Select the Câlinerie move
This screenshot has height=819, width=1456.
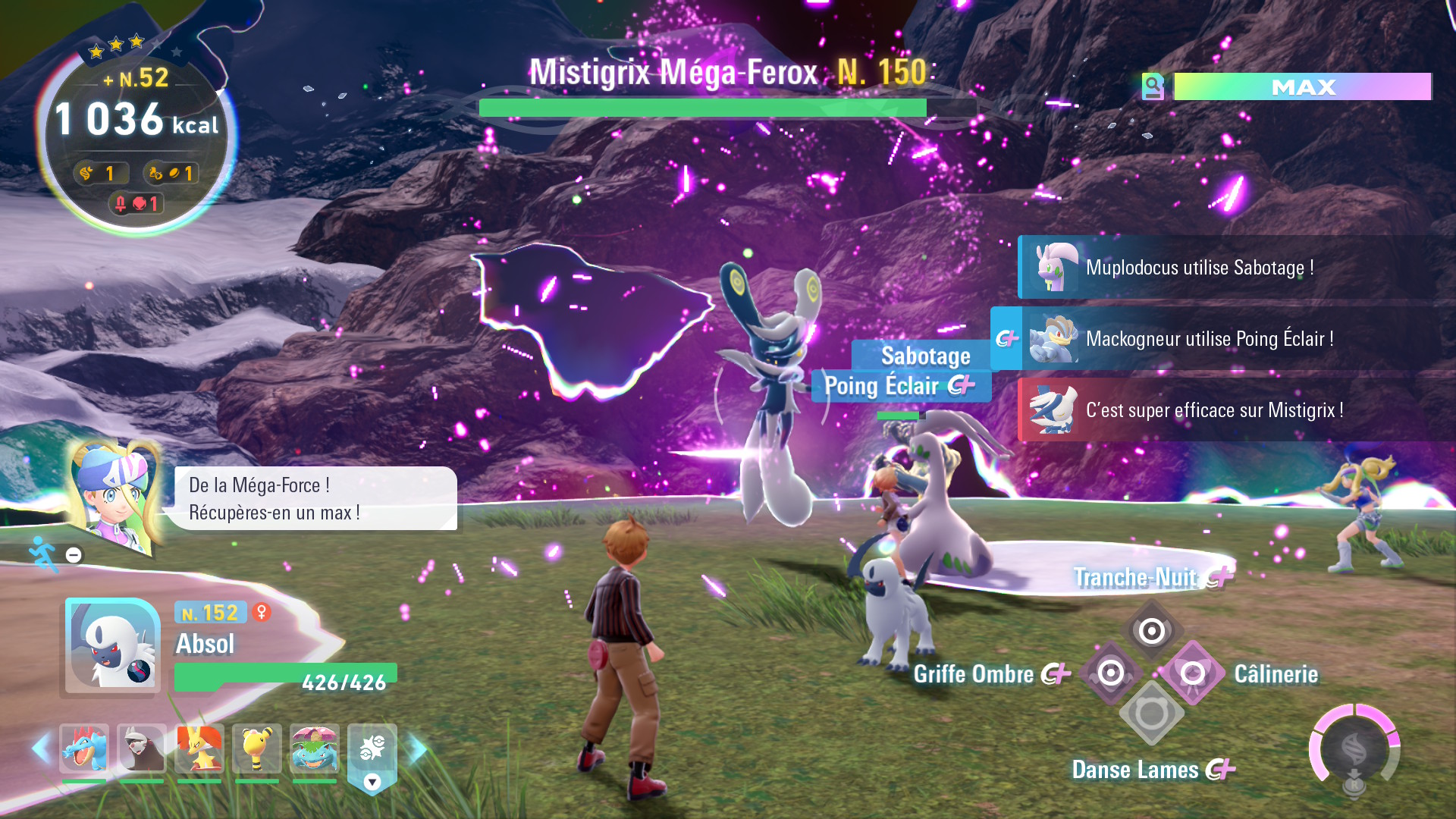coord(1193,673)
